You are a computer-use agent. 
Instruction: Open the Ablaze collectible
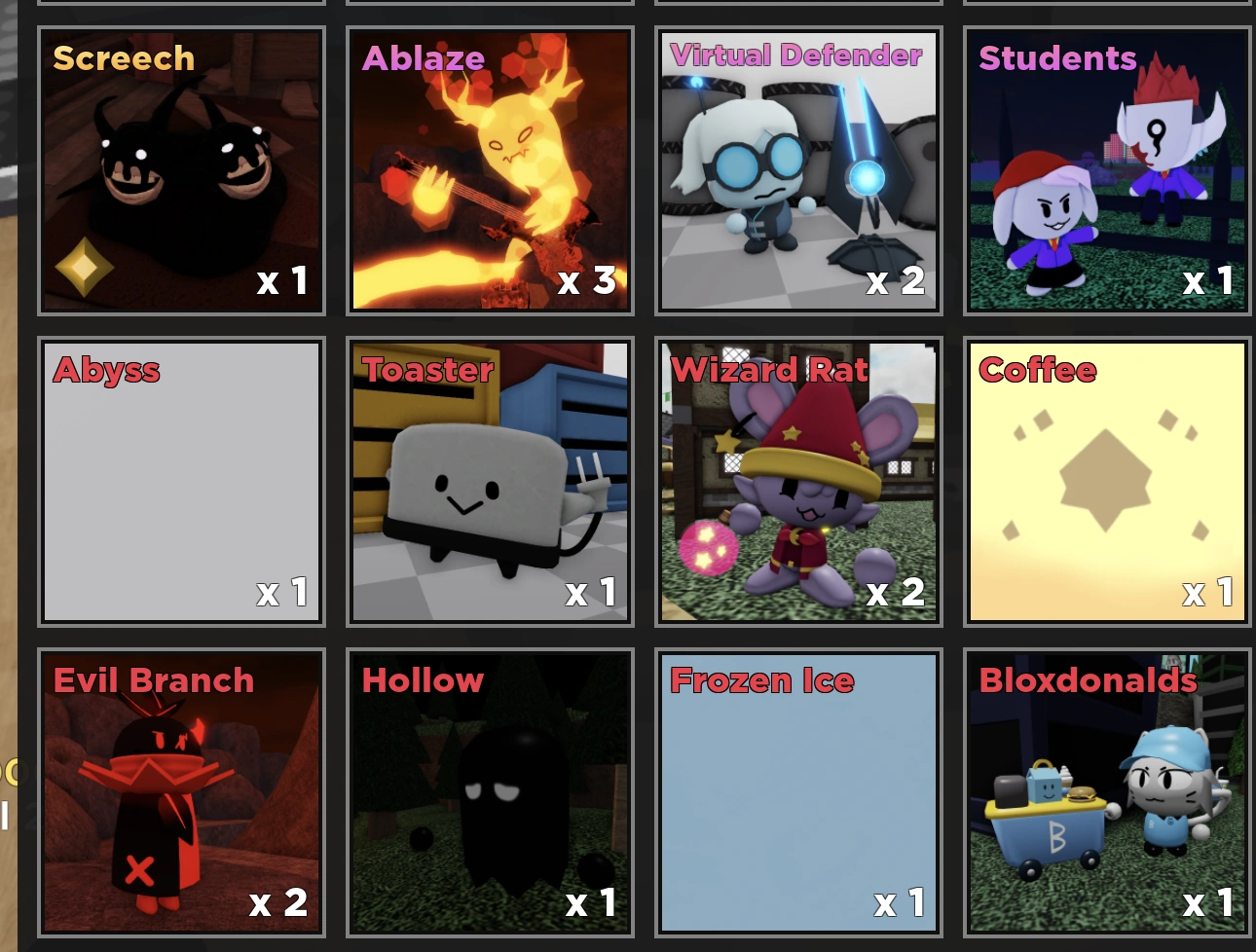tap(490, 171)
